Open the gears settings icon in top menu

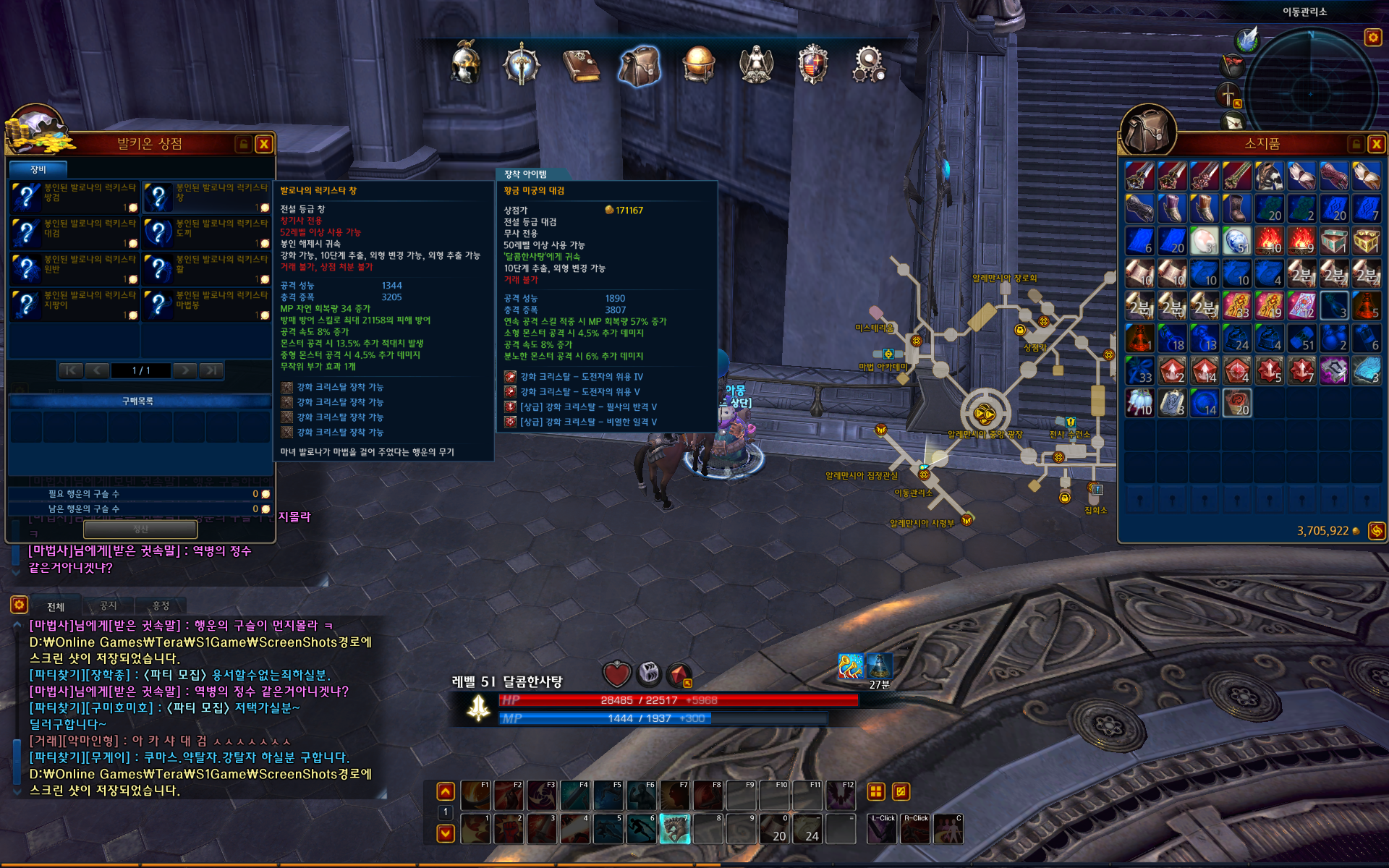tap(869, 65)
